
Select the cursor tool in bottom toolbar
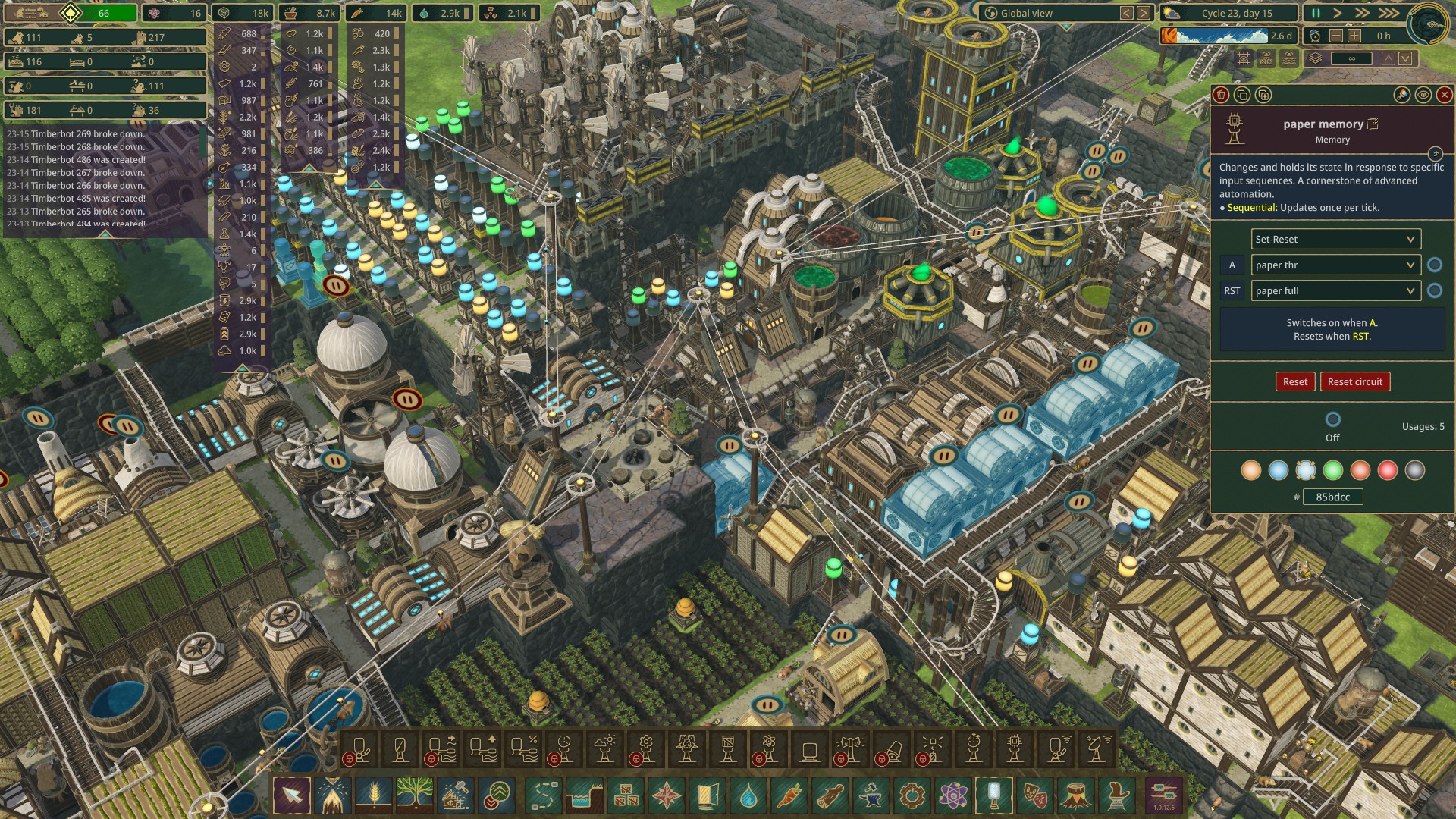(x=292, y=795)
